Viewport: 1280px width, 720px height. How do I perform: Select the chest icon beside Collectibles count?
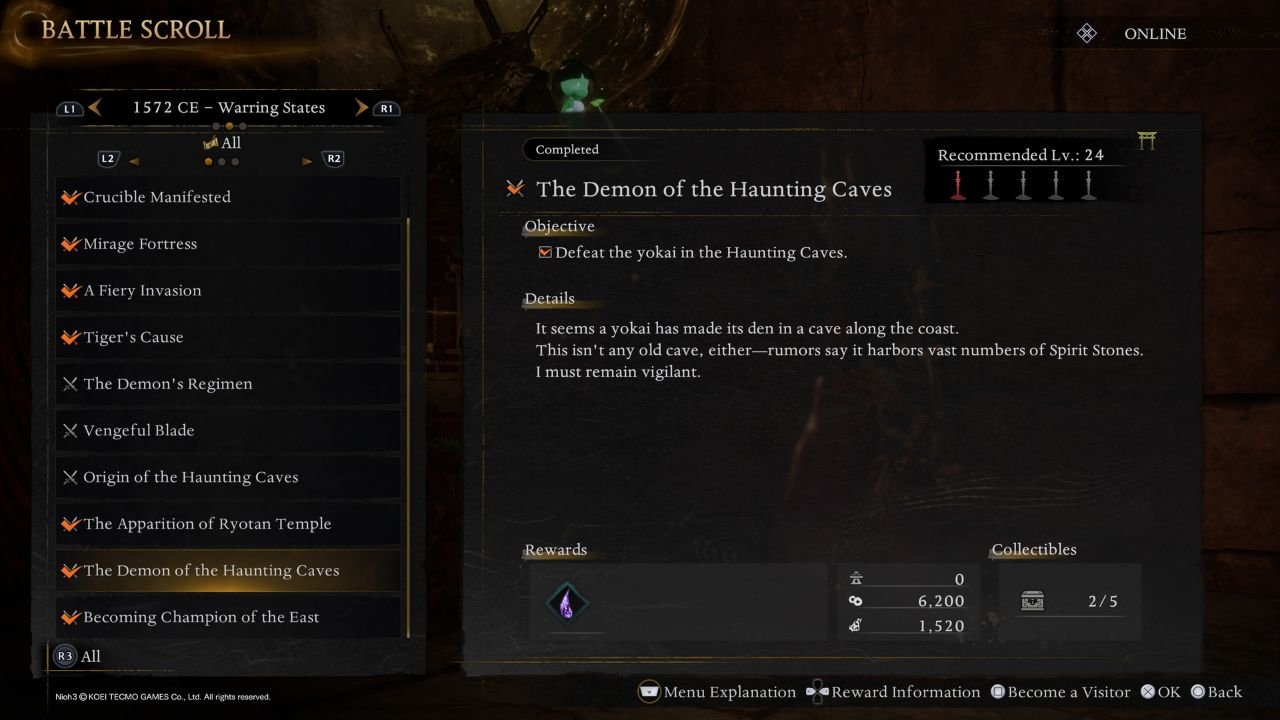coord(1031,601)
